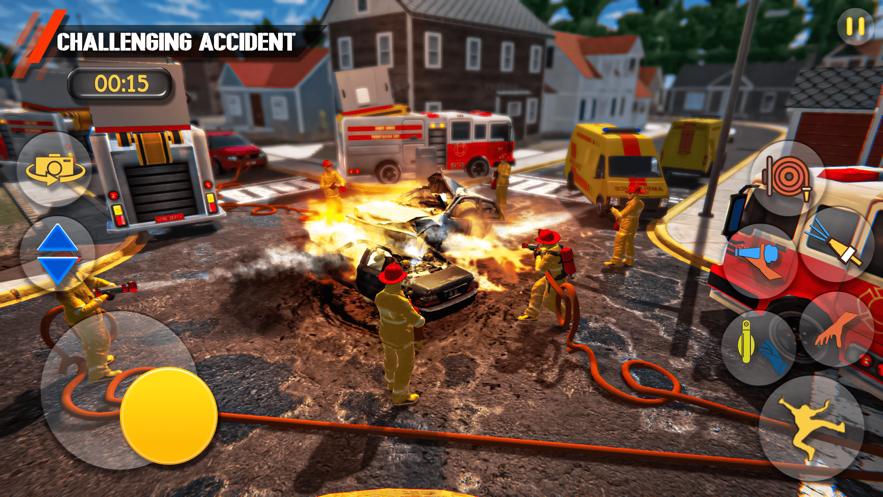Viewport: 883px width, 497px height.
Task: Pause the game with the top-right button
Action: [x=854, y=27]
